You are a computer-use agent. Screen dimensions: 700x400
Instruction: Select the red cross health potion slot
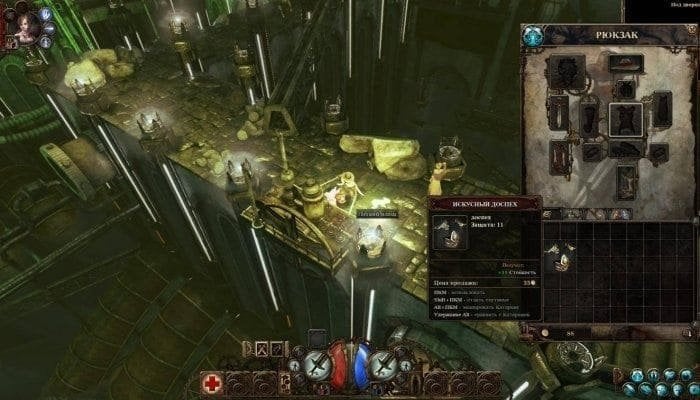(213, 383)
